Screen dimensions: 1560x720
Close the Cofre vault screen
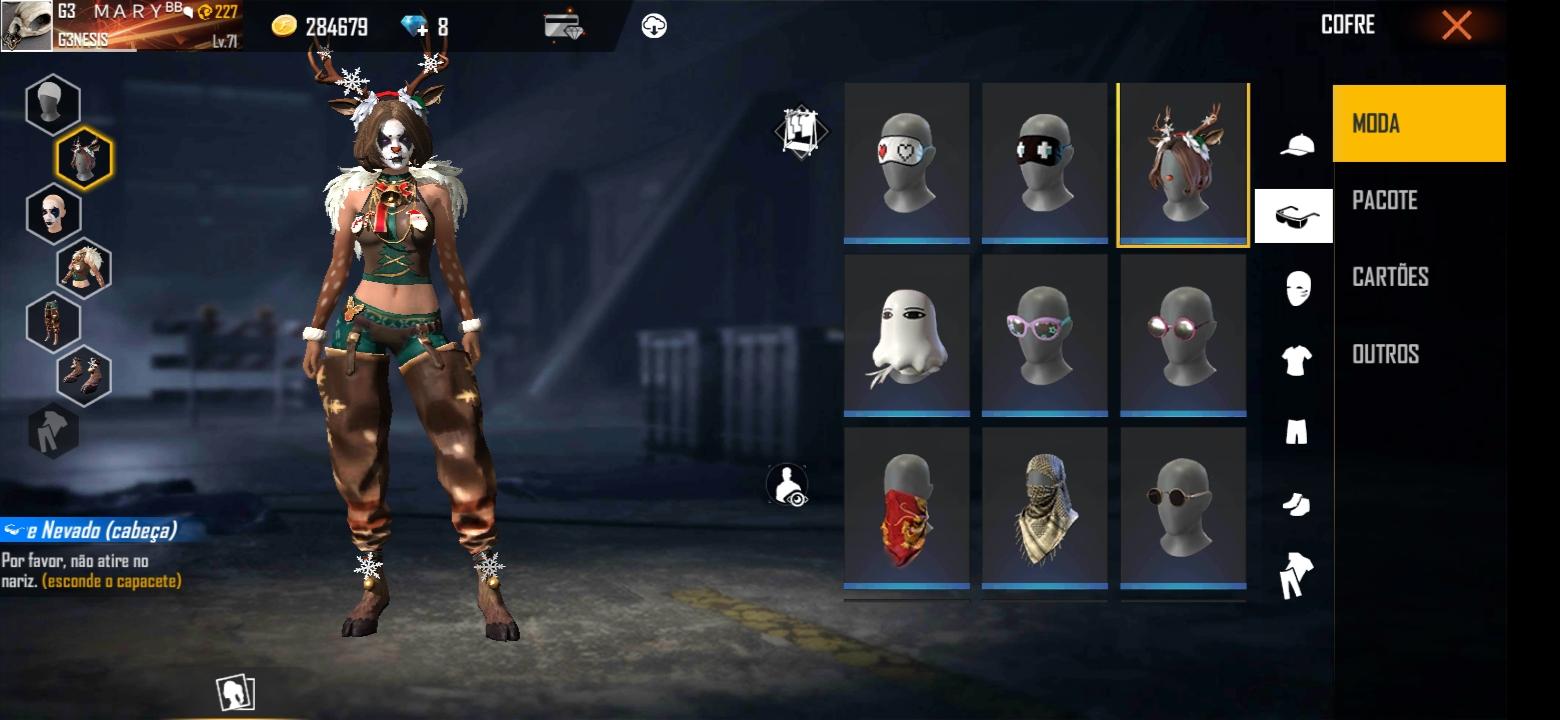tap(1456, 26)
